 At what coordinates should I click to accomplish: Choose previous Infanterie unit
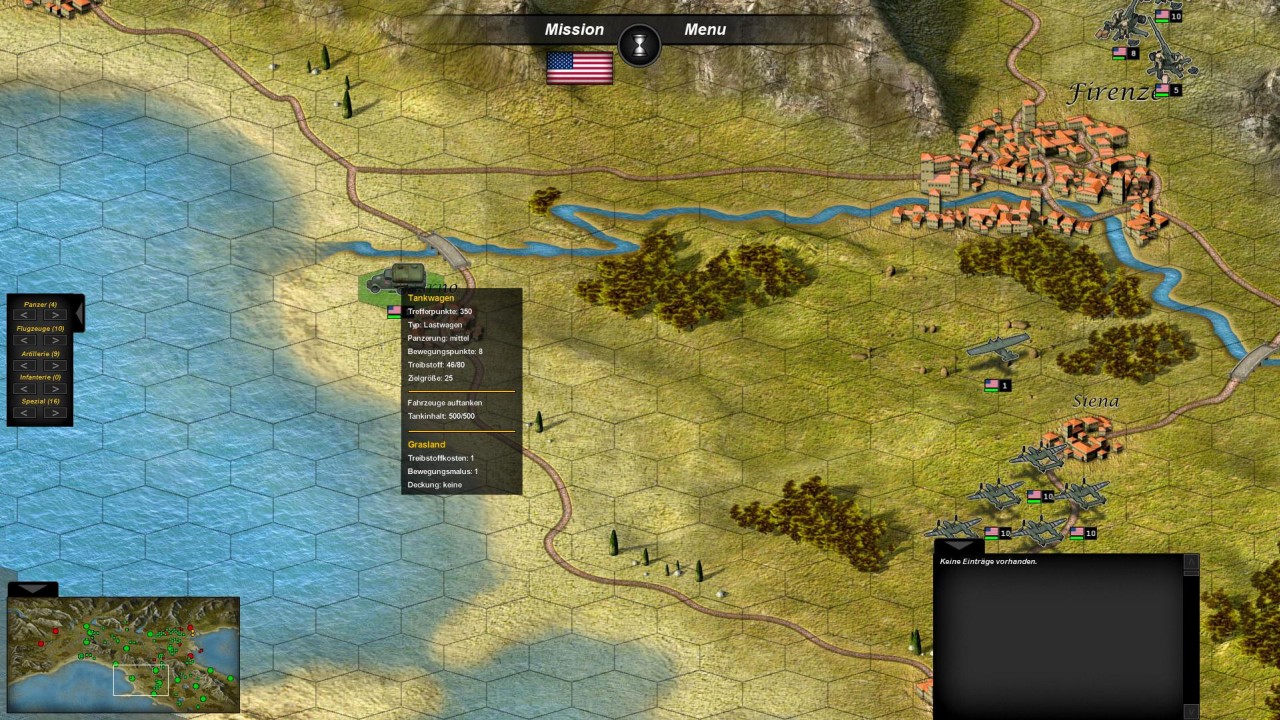coord(26,389)
